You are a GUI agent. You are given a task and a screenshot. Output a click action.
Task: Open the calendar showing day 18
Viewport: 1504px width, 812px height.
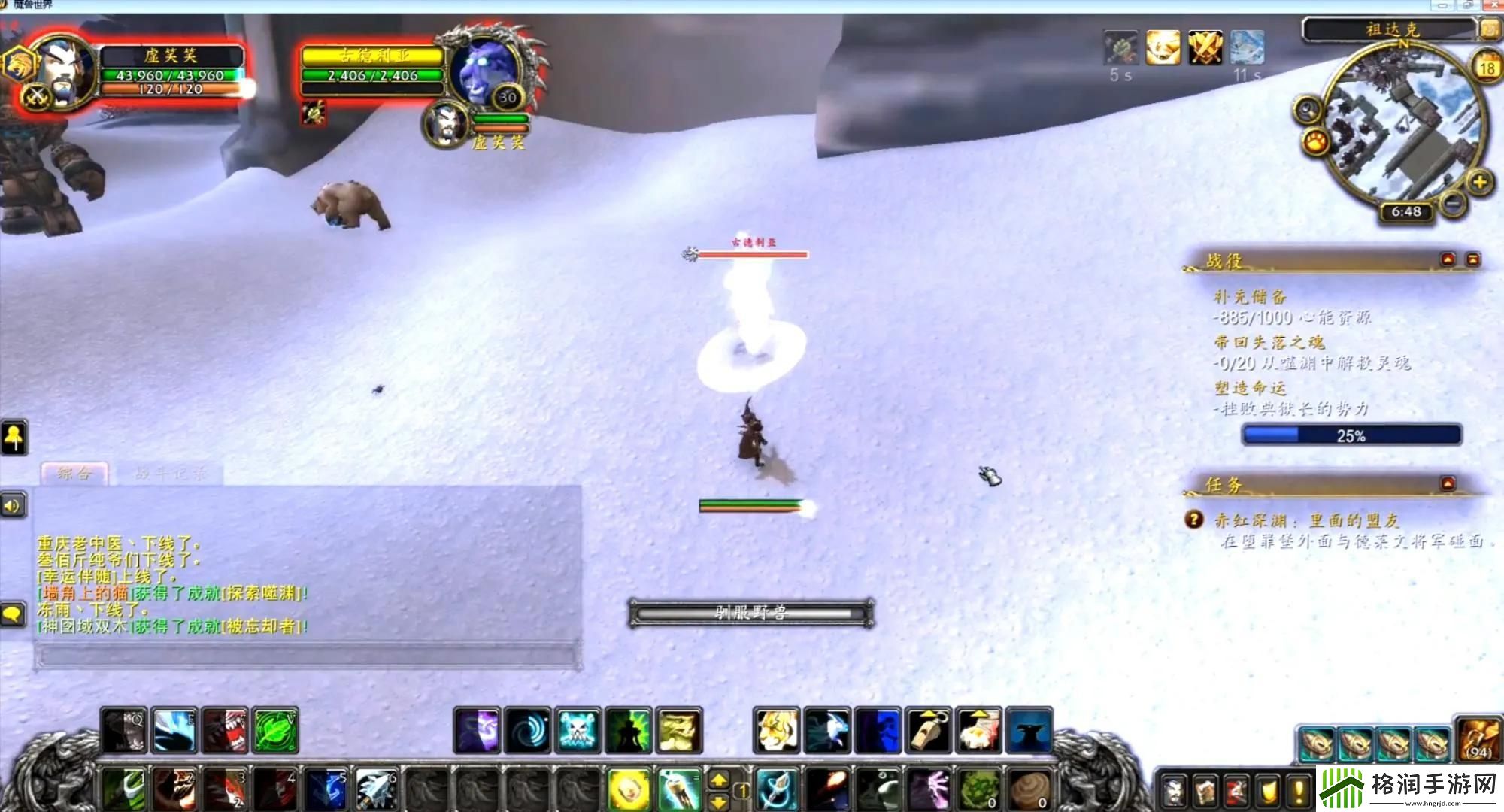[1487, 68]
